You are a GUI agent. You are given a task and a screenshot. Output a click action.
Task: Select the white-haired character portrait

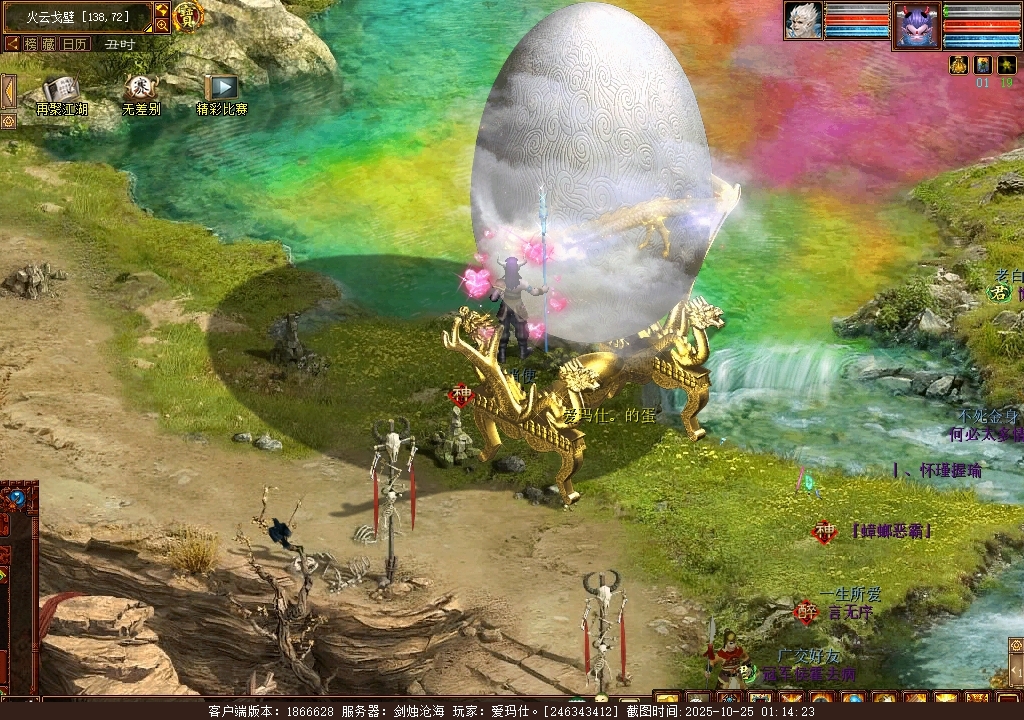803,21
